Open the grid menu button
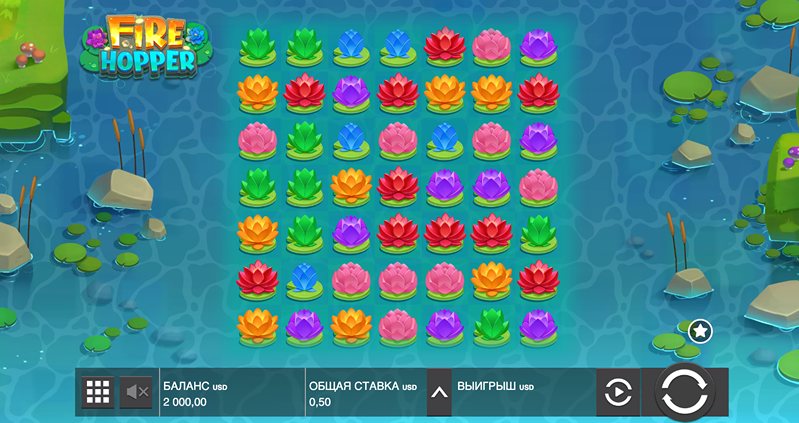Image resolution: width=799 pixels, height=423 pixels. point(97,392)
